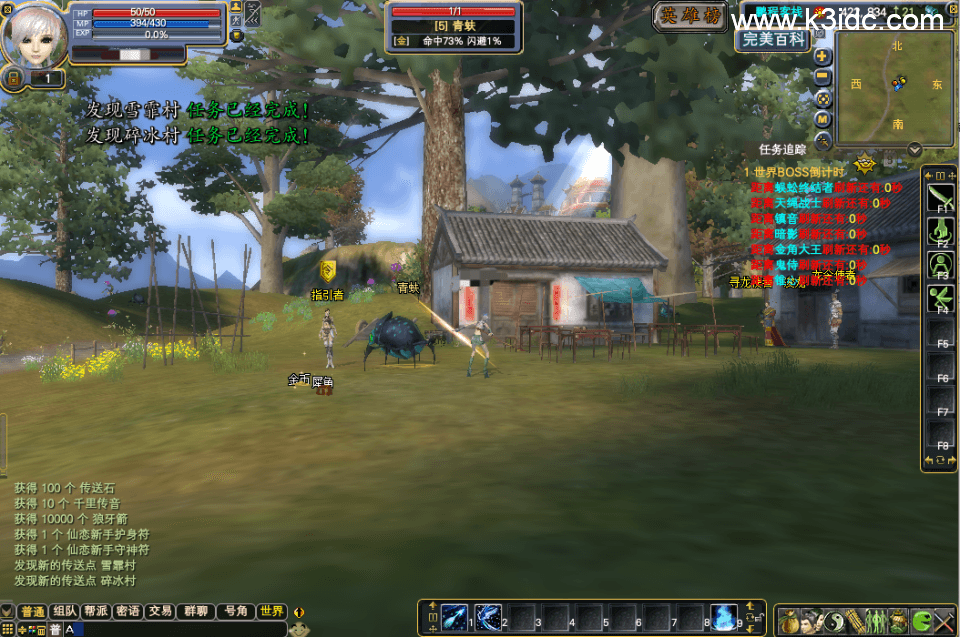Select the 青蚨 target frame

click(454, 26)
